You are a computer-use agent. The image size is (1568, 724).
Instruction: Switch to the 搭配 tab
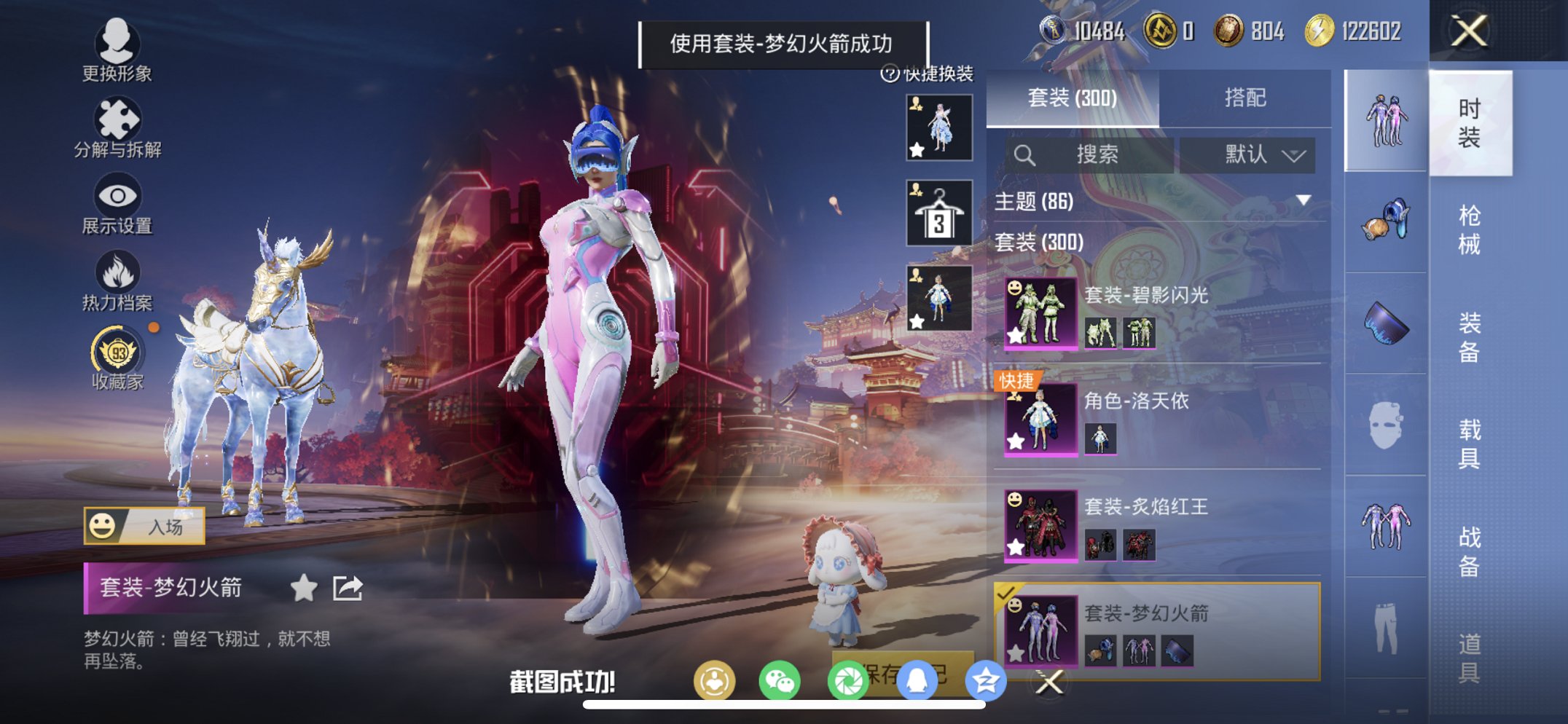coord(1246,98)
